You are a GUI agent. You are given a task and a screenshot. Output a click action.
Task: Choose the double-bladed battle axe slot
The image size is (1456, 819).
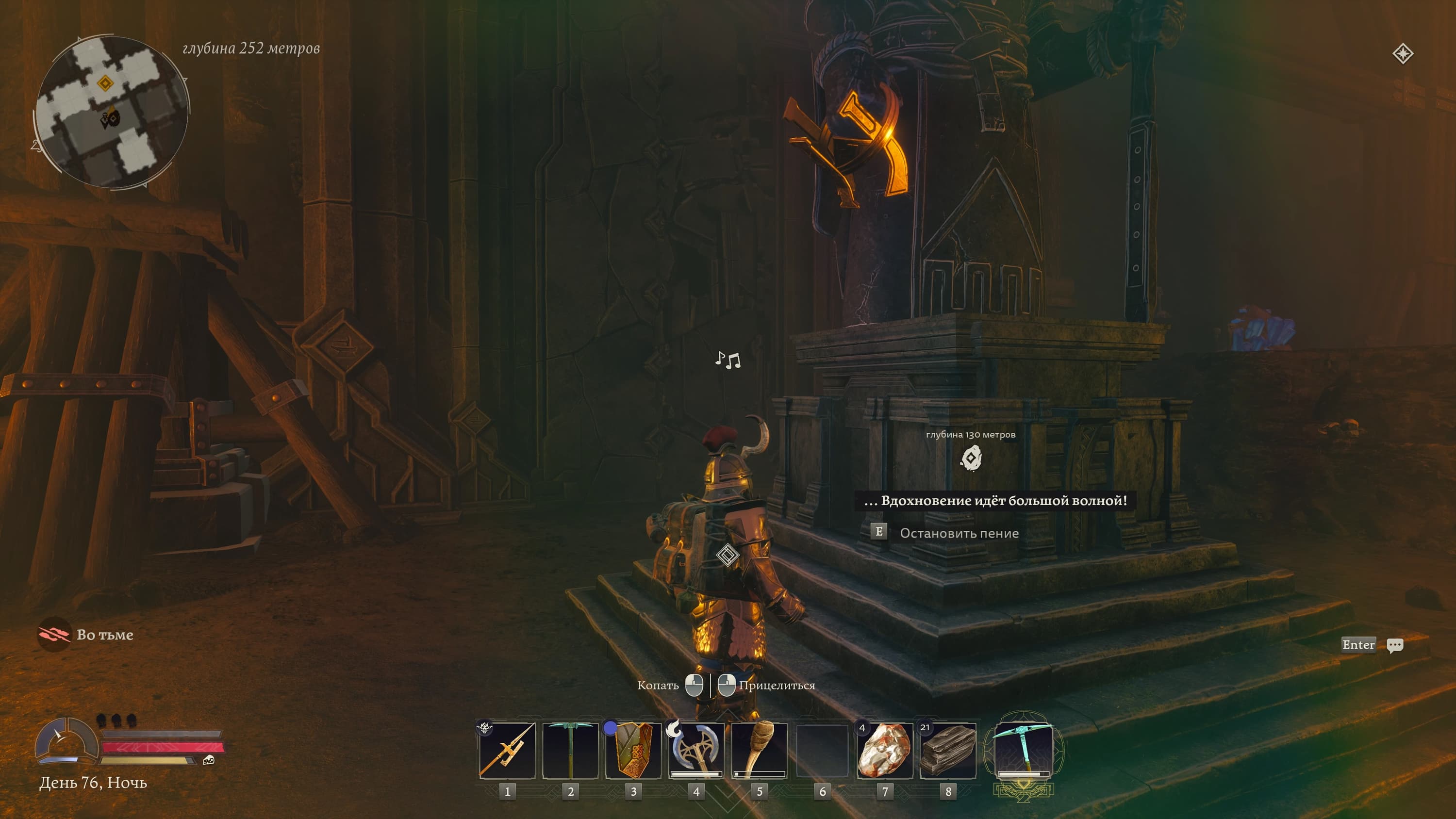point(696,751)
